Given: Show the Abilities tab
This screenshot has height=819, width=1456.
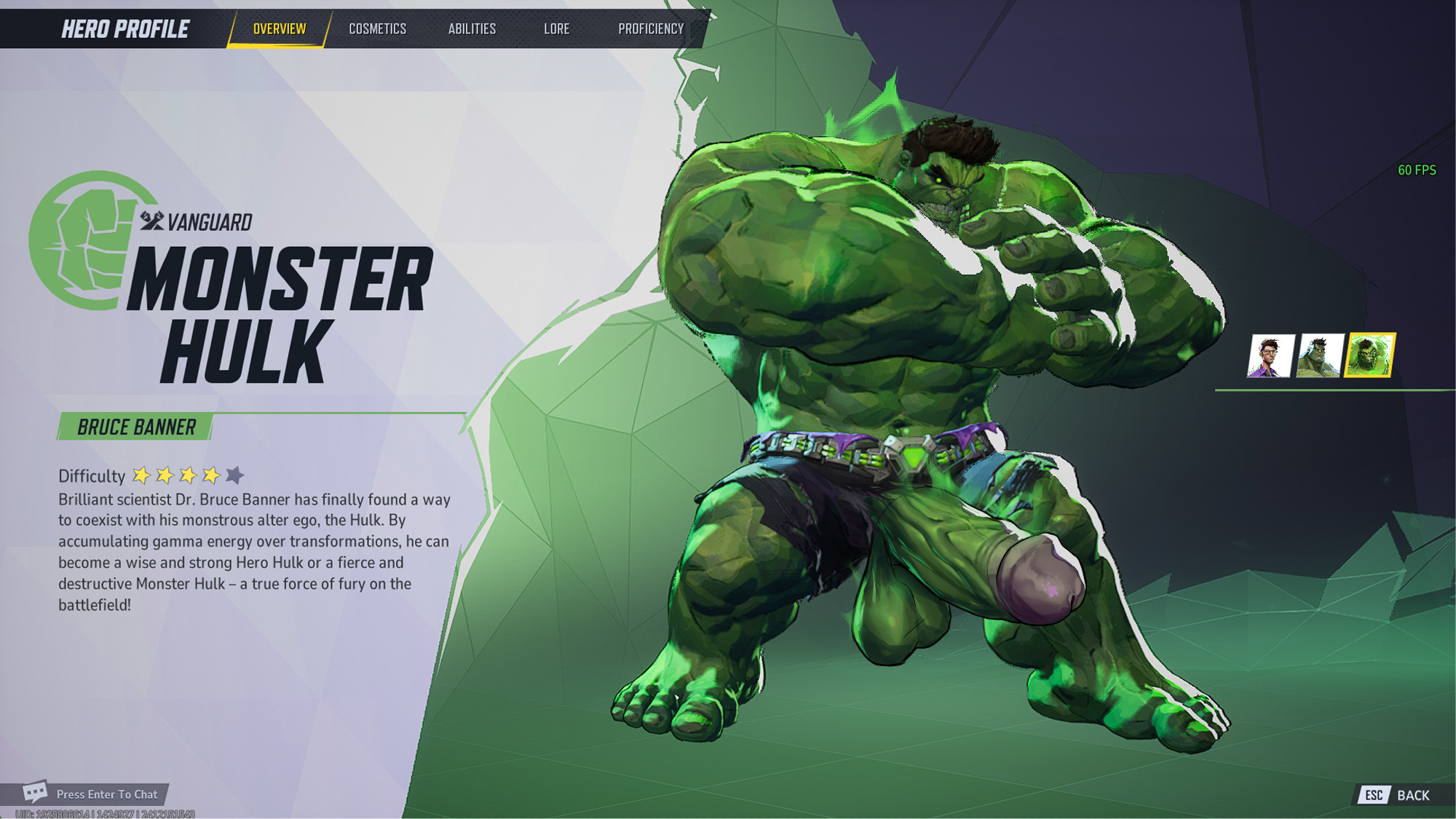Looking at the screenshot, I should click(472, 29).
